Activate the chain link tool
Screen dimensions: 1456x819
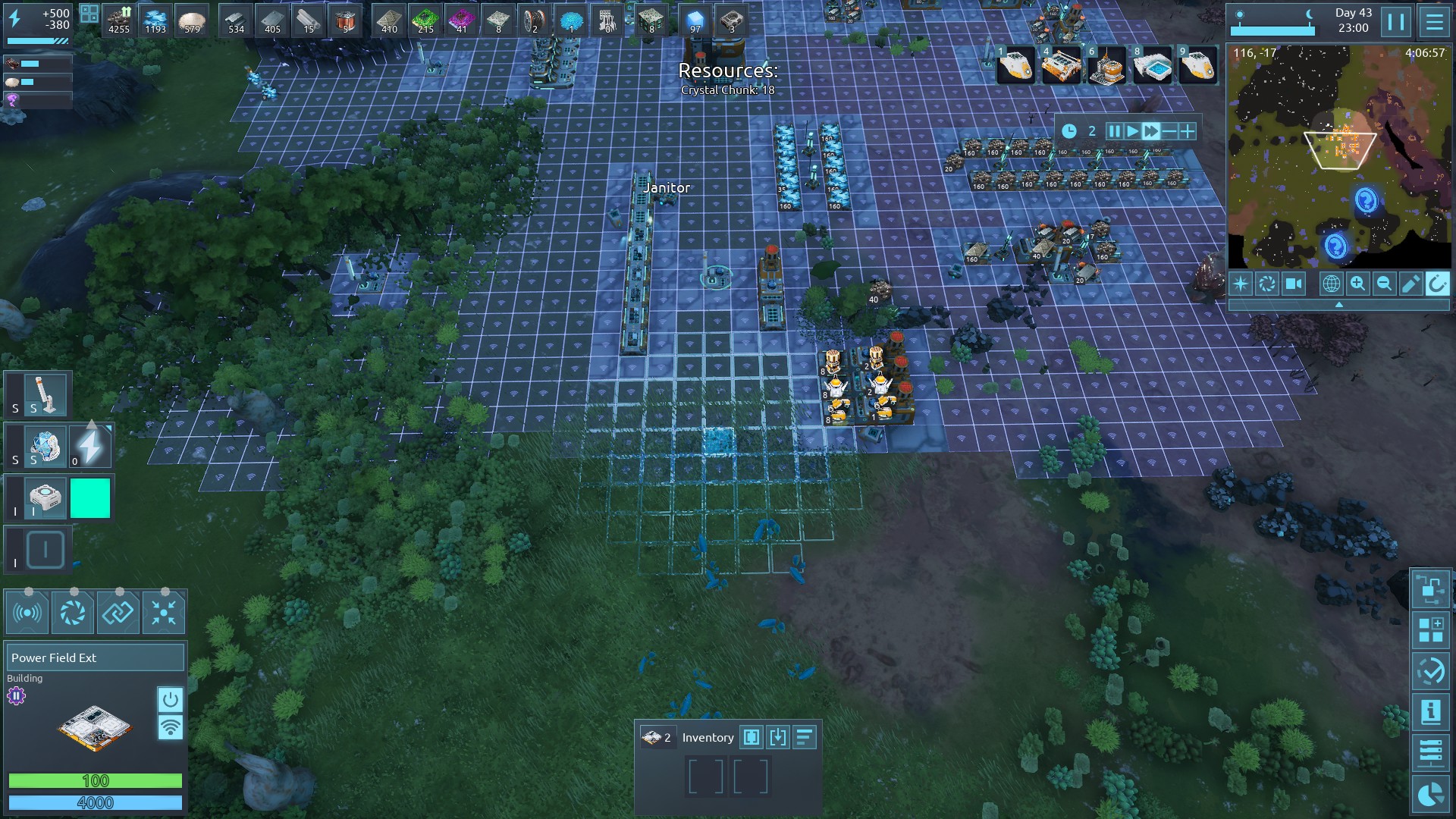coord(118,613)
